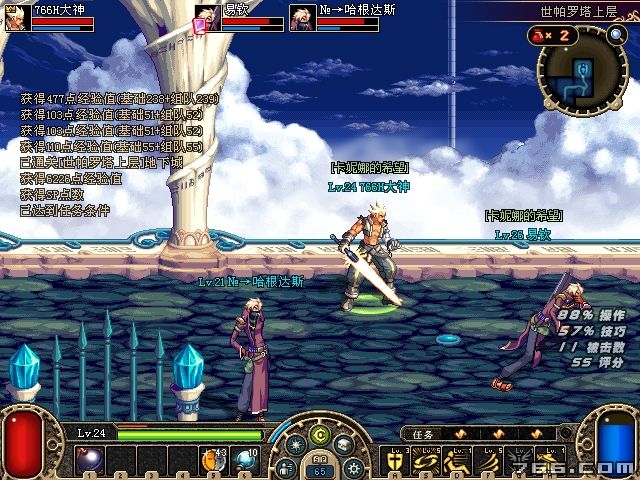Click the green C button in the center menu
The height and width of the screenshot is (480, 640).
319,433
